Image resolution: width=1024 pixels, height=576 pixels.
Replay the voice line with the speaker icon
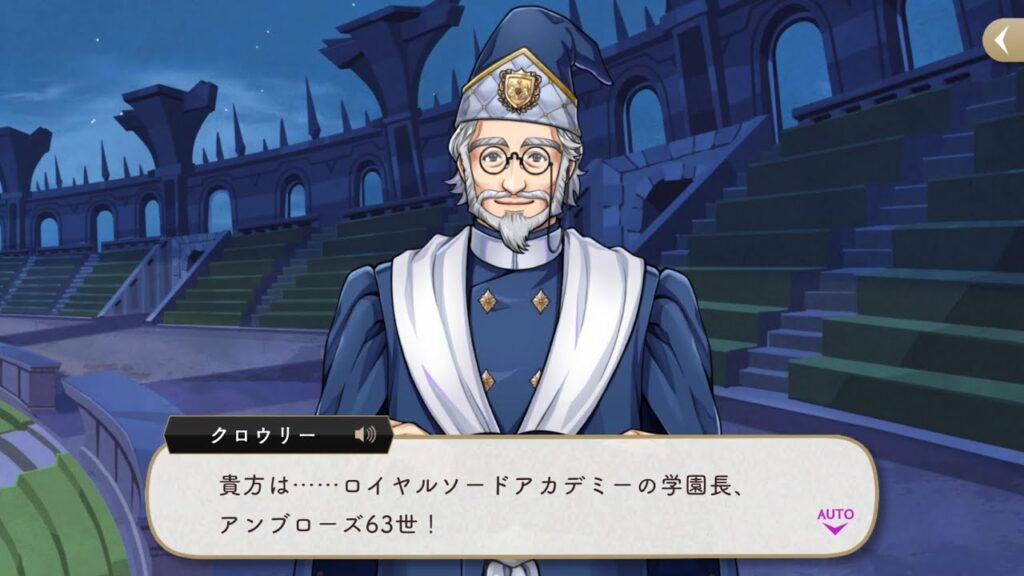(365, 435)
